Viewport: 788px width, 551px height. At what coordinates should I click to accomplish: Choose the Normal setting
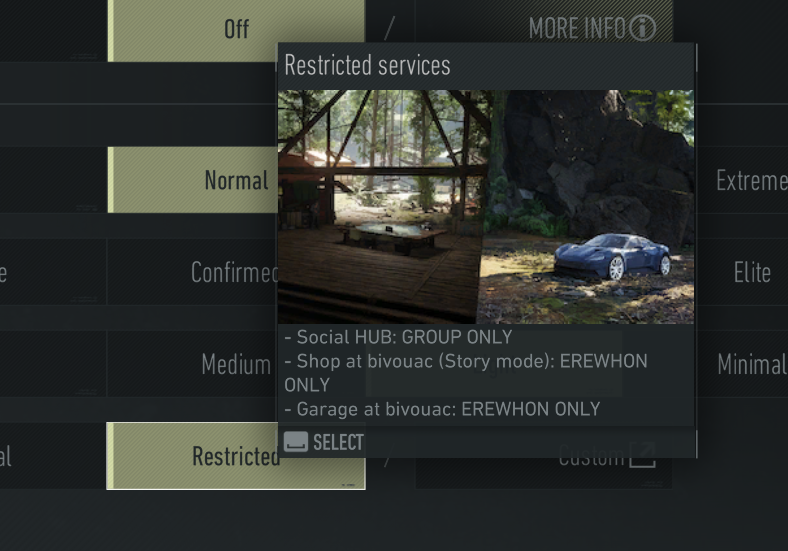point(236,180)
